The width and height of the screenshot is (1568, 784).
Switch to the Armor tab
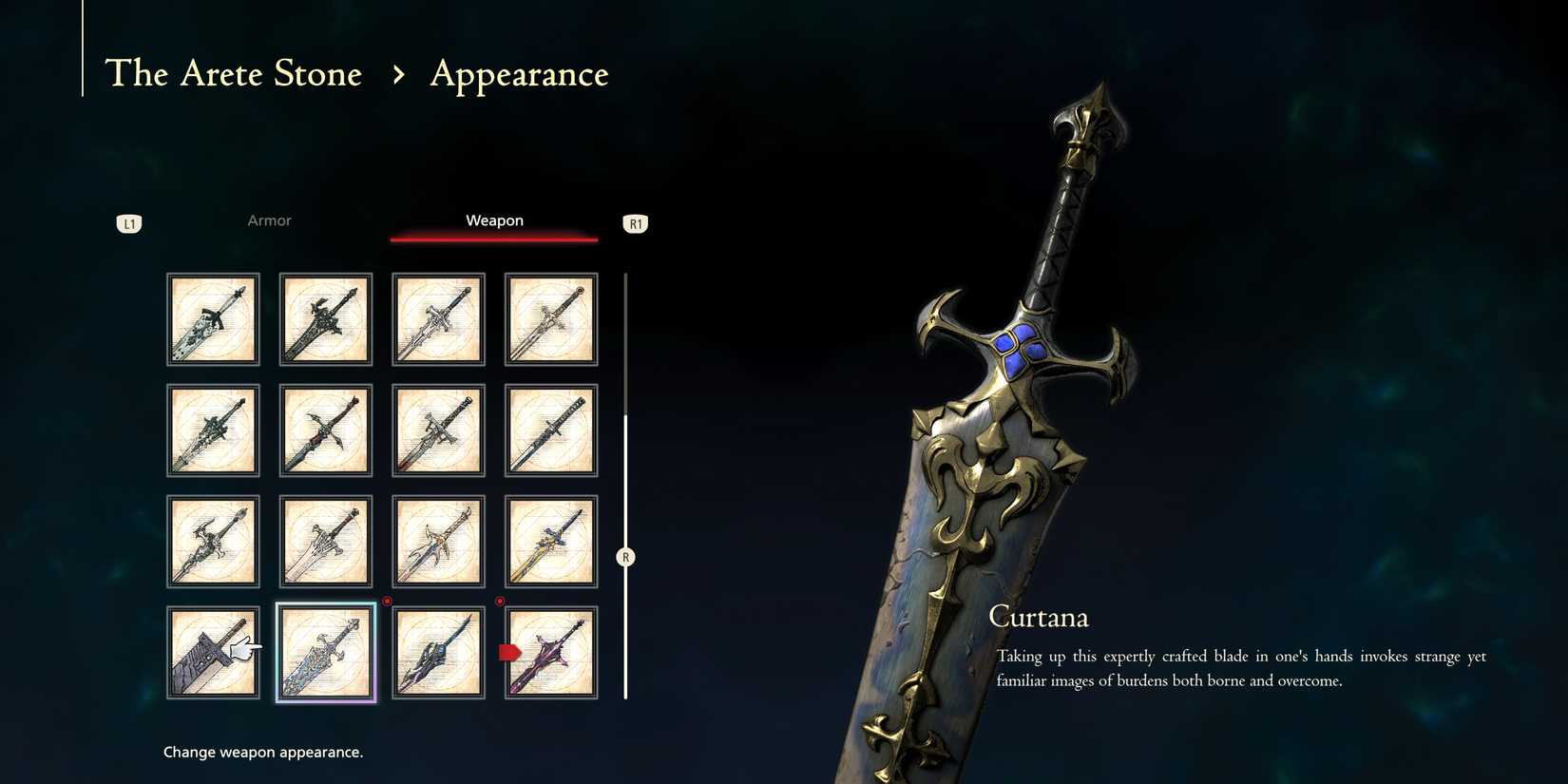click(x=269, y=220)
